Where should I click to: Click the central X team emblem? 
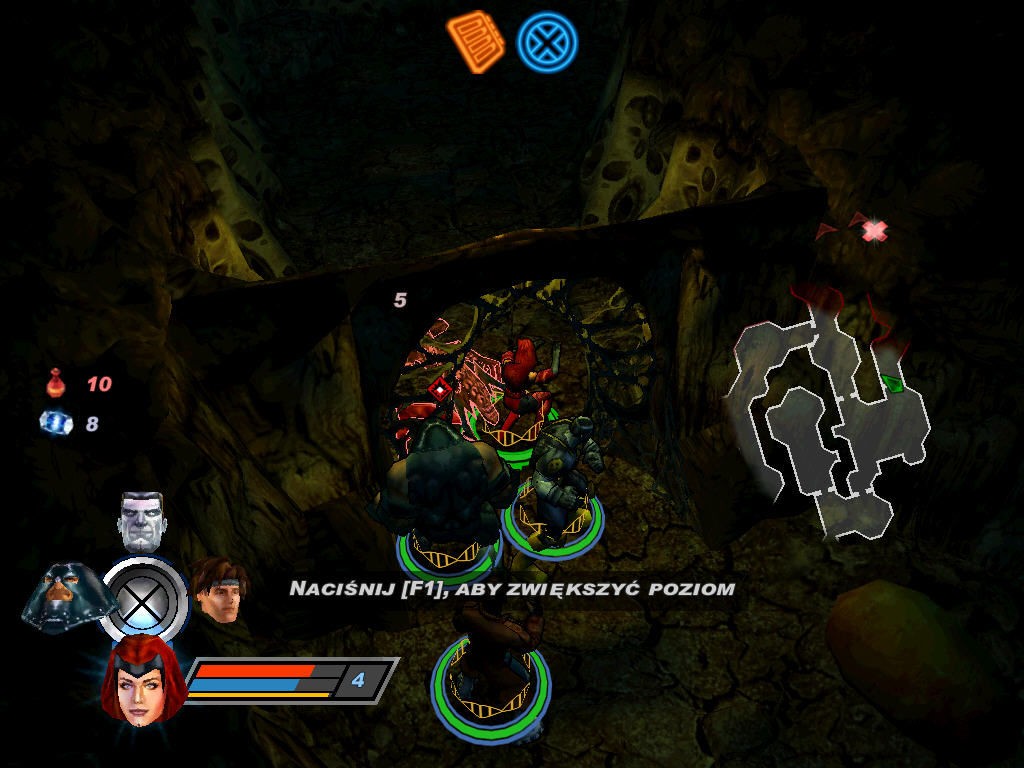[144, 602]
